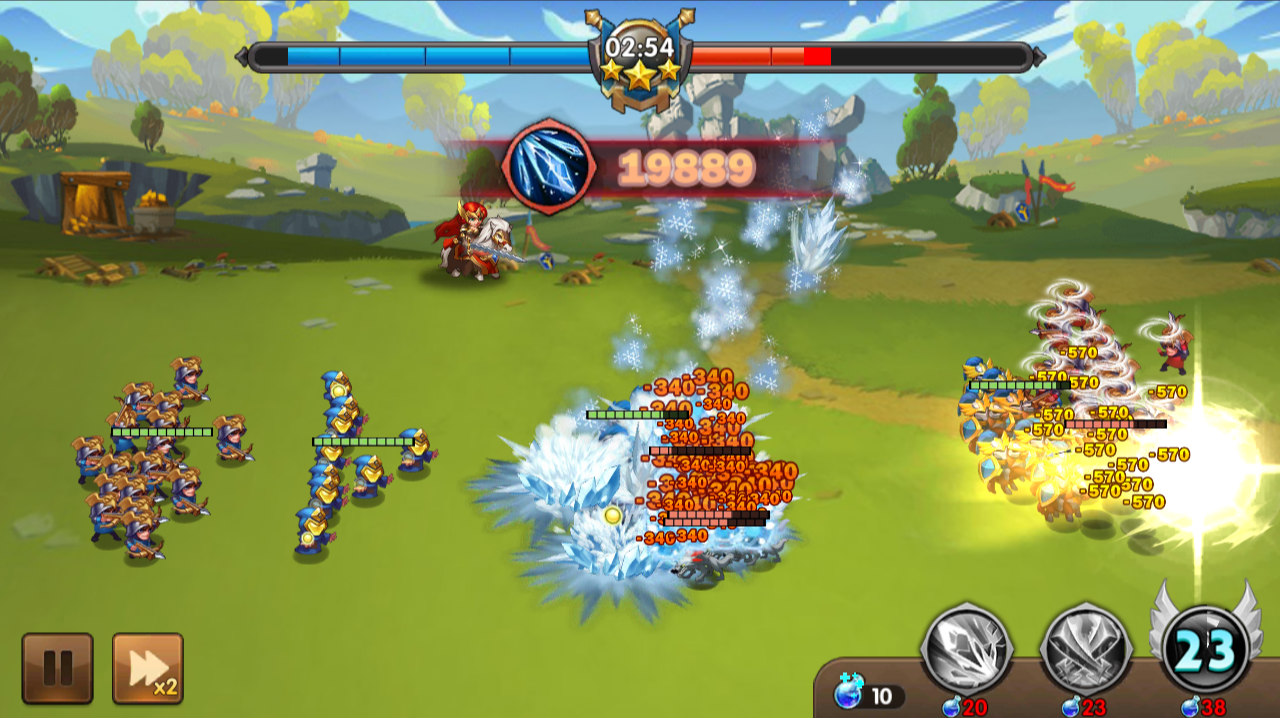1280x718 pixels.
Task: Use the crossed swords skill costing 23 mana
Action: click(x=1086, y=649)
